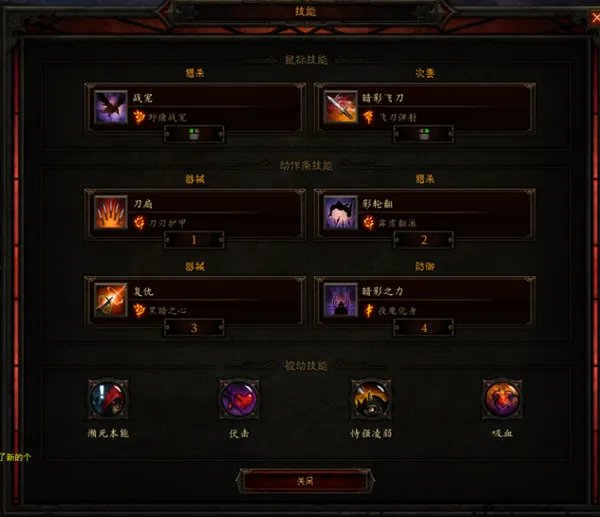This screenshot has width=600, height=517.
Task: Select the 战宠 companion skill slot
Action: point(196,106)
